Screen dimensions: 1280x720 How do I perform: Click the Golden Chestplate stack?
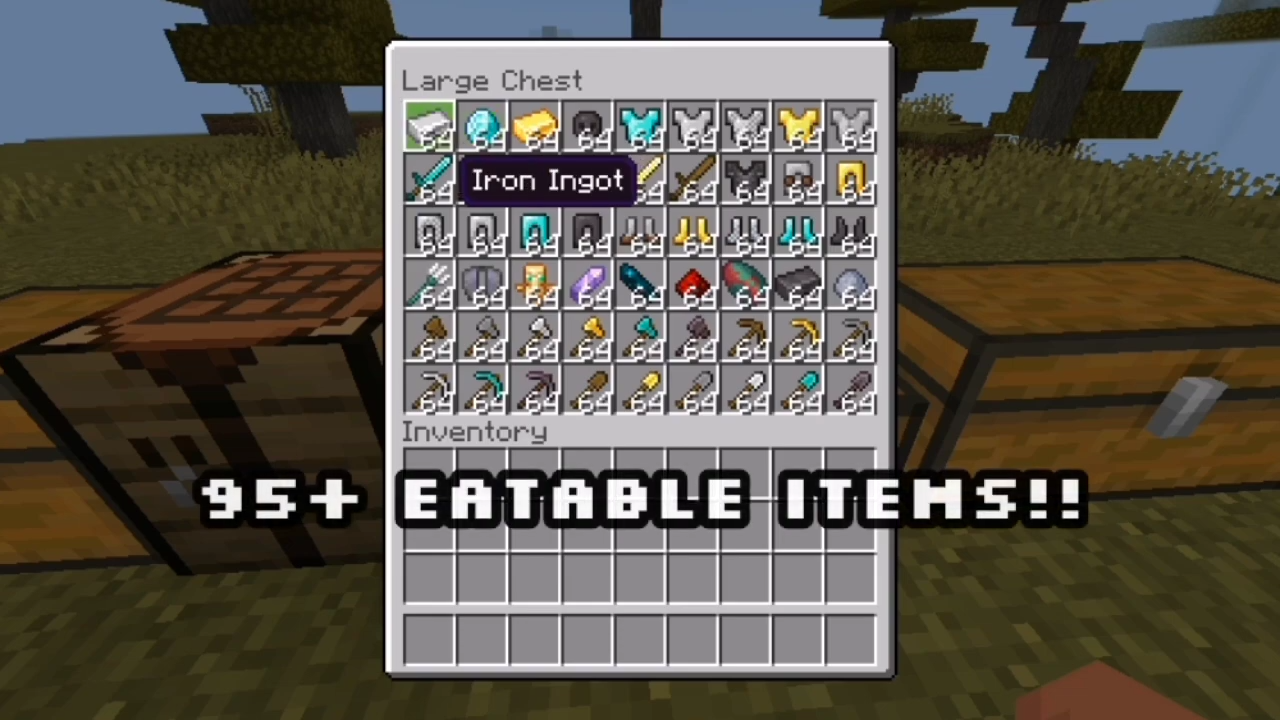[800, 128]
